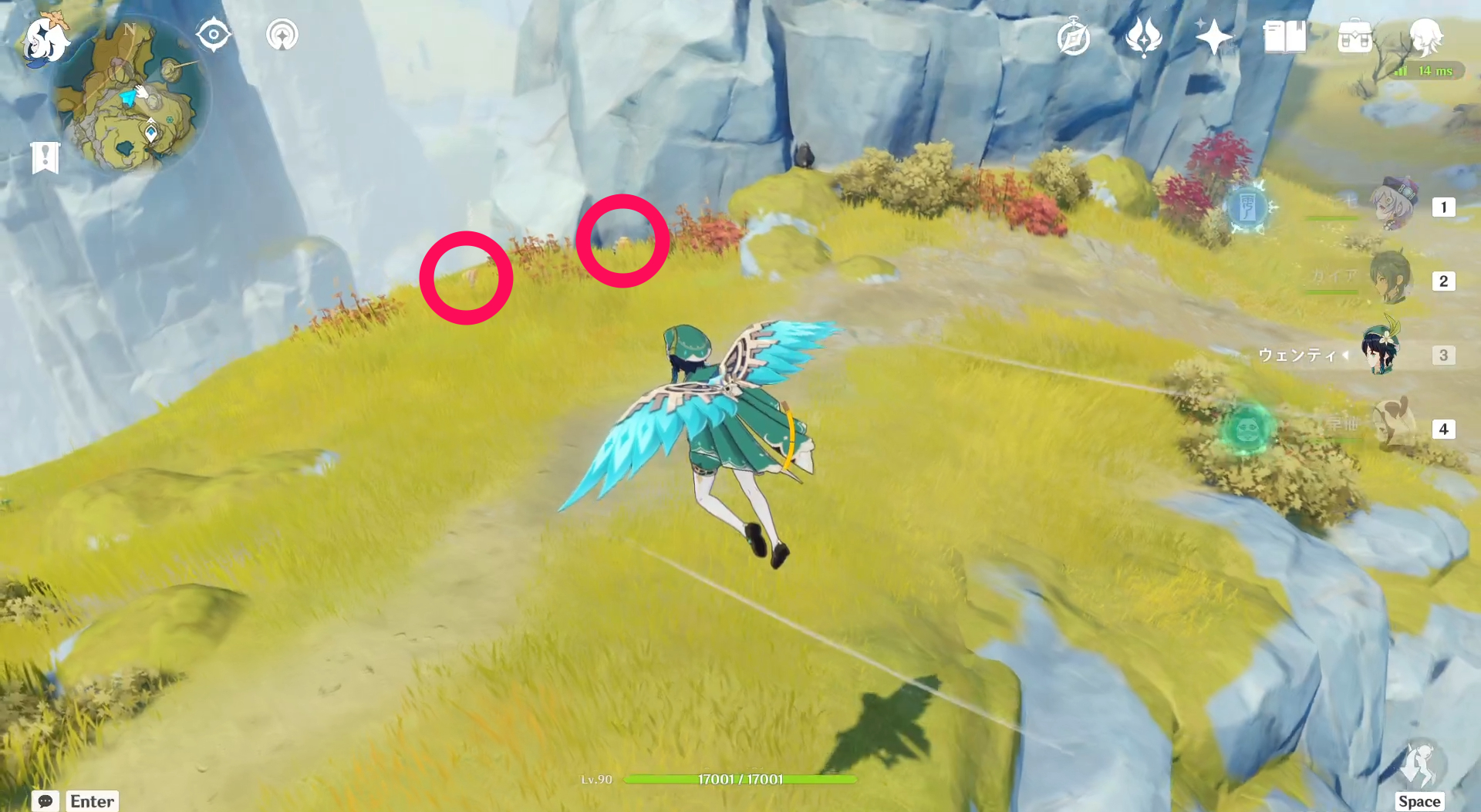Click the guide or tutorial icon beside minimap
The width and height of the screenshot is (1481, 812).
(x=282, y=34)
